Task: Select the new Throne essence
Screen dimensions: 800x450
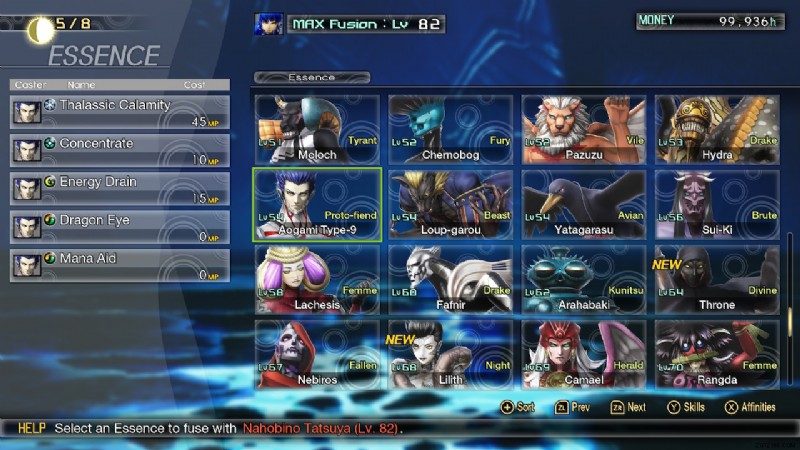Action: (717, 280)
